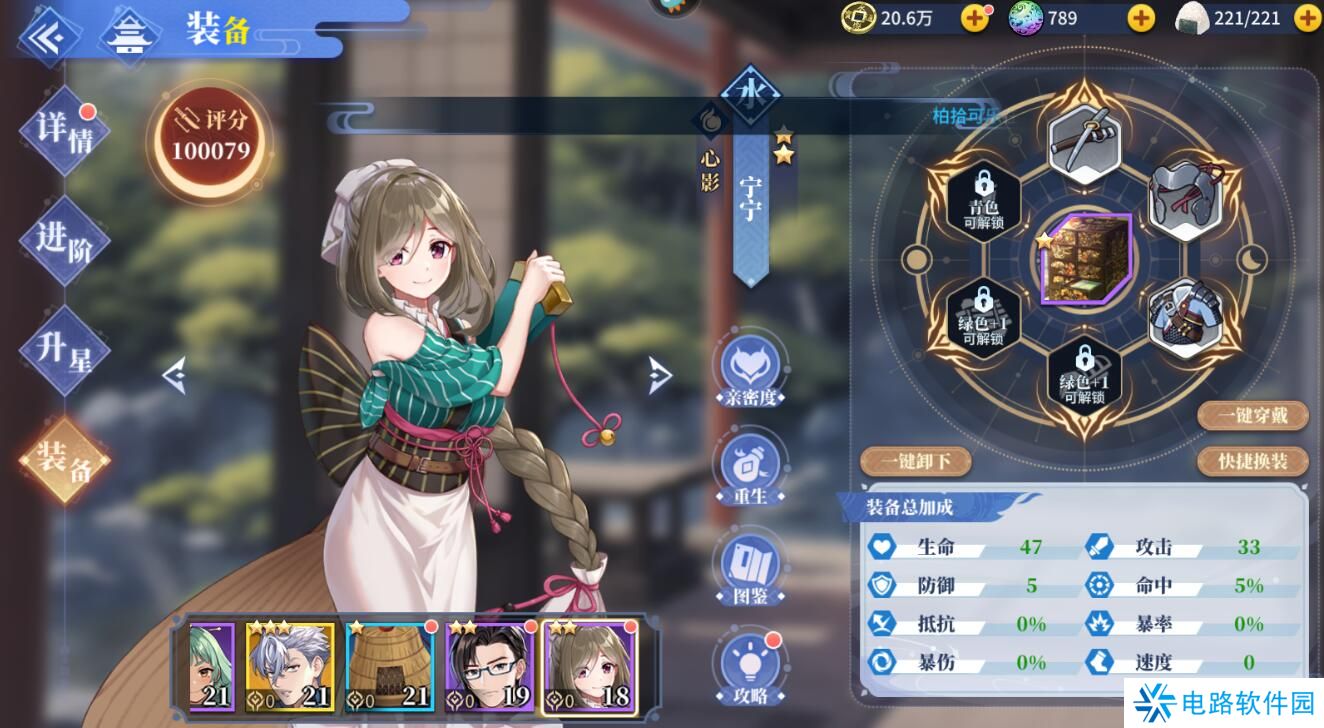Choose the glasses-wearing character portrait
This screenshot has width=1324, height=728.
click(489, 667)
